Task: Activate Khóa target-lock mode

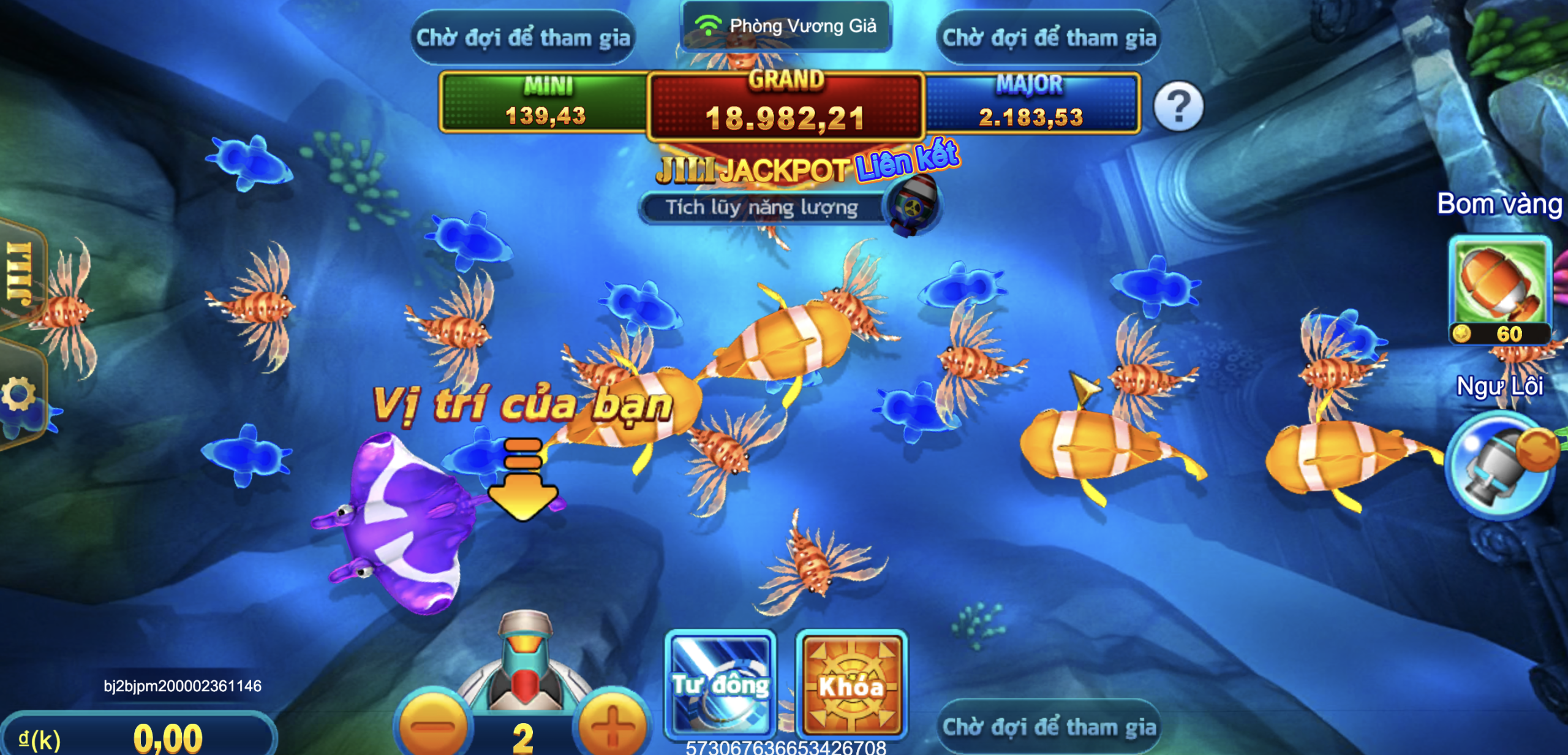Action: pos(851,683)
